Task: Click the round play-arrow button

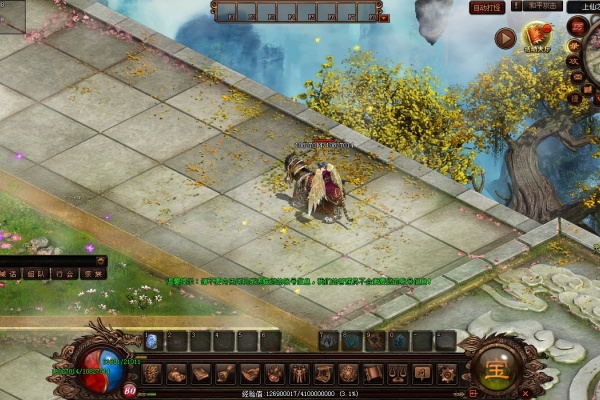Action: (x=505, y=39)
